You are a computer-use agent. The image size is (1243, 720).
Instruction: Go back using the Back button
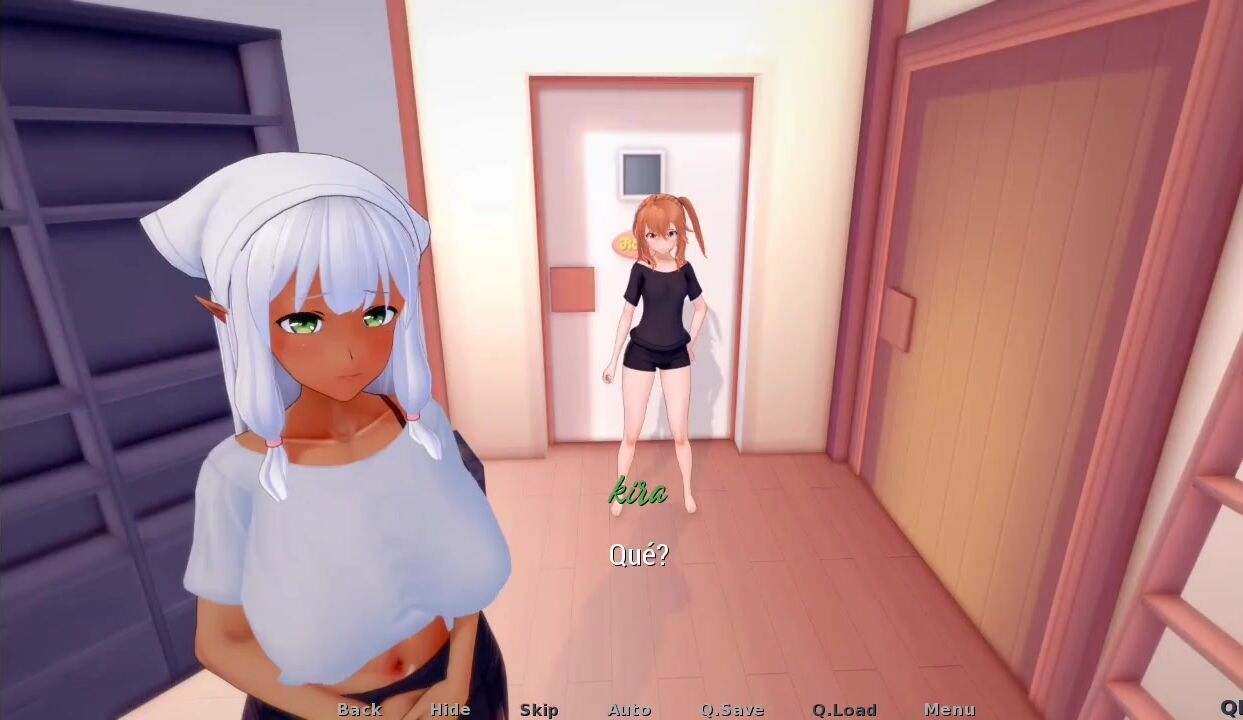tap(359, 709)
